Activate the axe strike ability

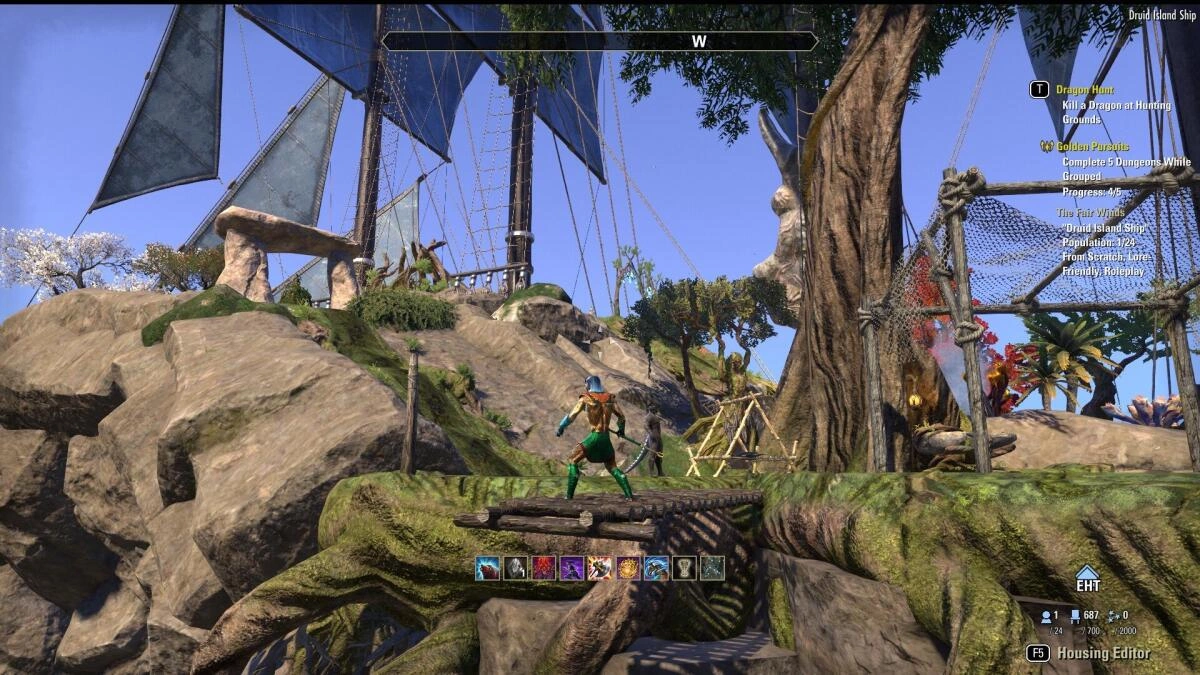(600, 568)
